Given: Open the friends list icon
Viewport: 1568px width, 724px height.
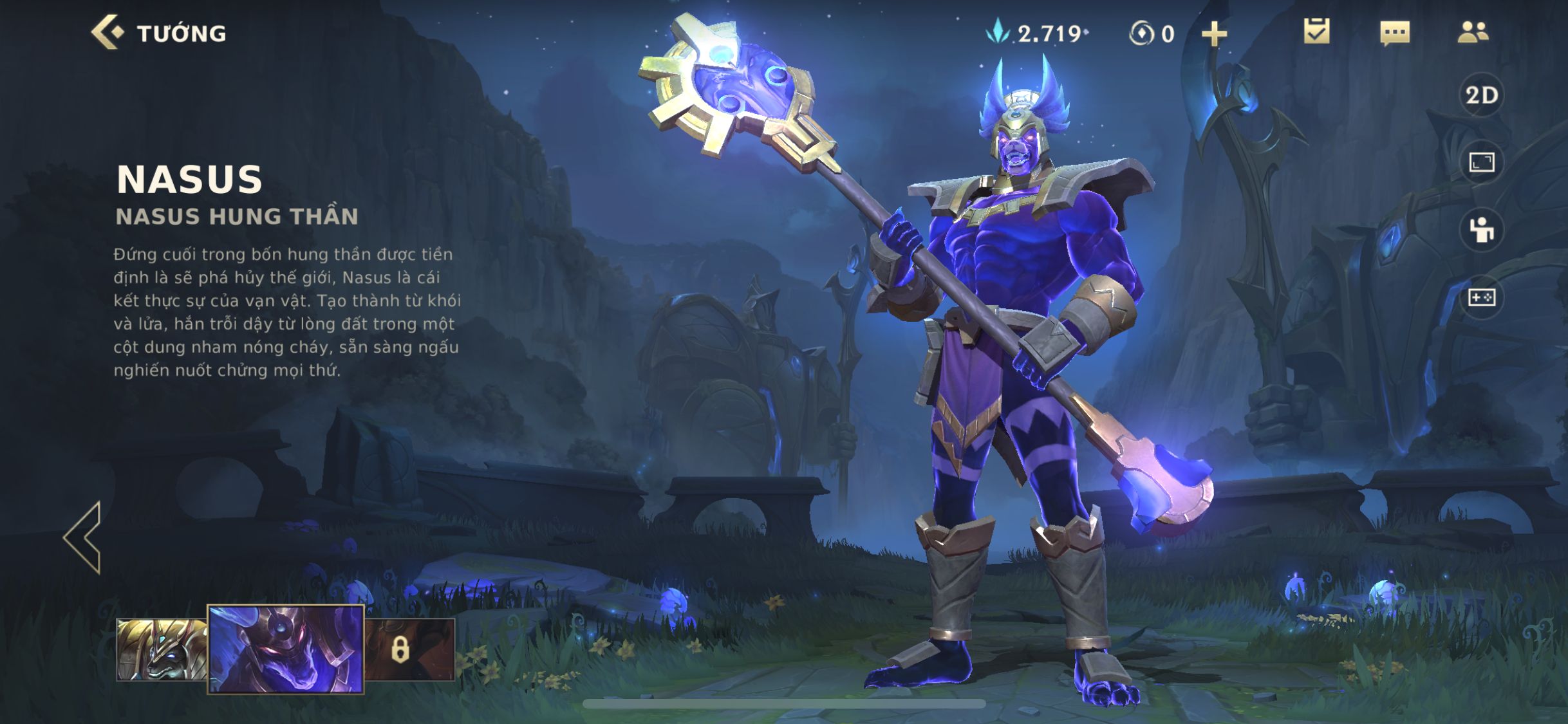Looking at the screenshot, I should click(x=1473, y=32).
